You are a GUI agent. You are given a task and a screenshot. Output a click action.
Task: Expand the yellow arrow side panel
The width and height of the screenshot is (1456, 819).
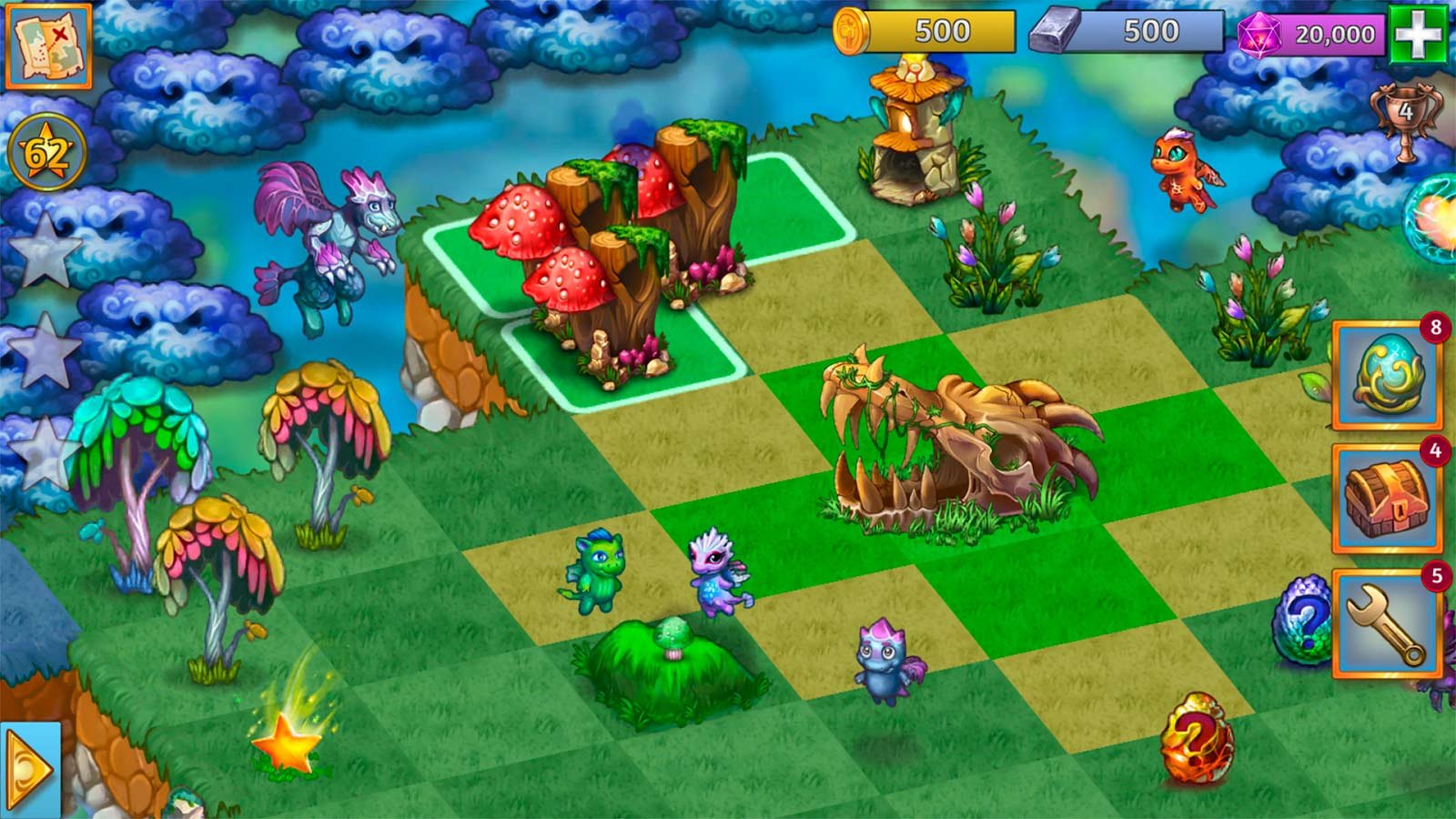point(29,770)
